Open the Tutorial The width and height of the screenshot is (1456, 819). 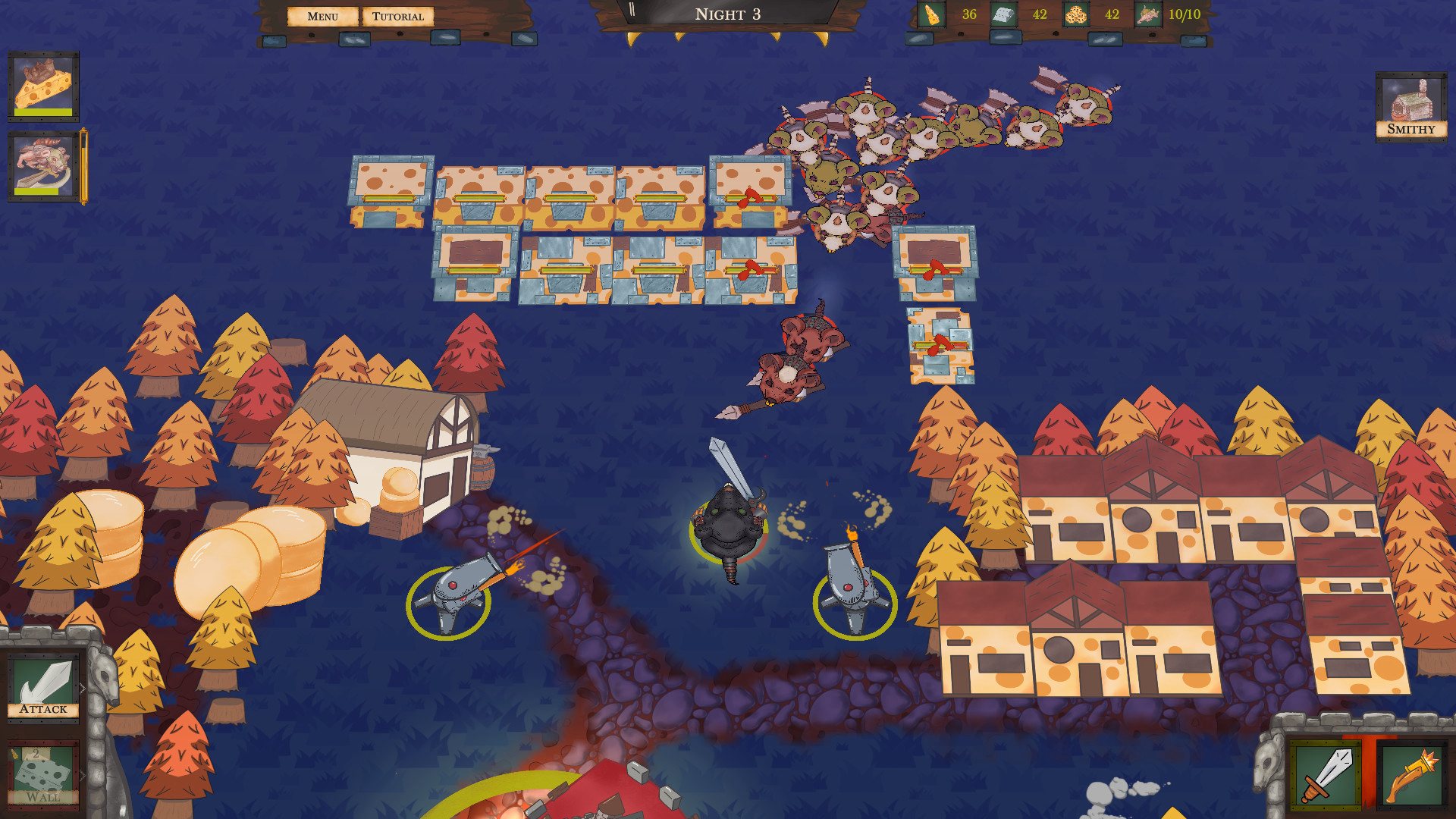click(x=397, y=16)
